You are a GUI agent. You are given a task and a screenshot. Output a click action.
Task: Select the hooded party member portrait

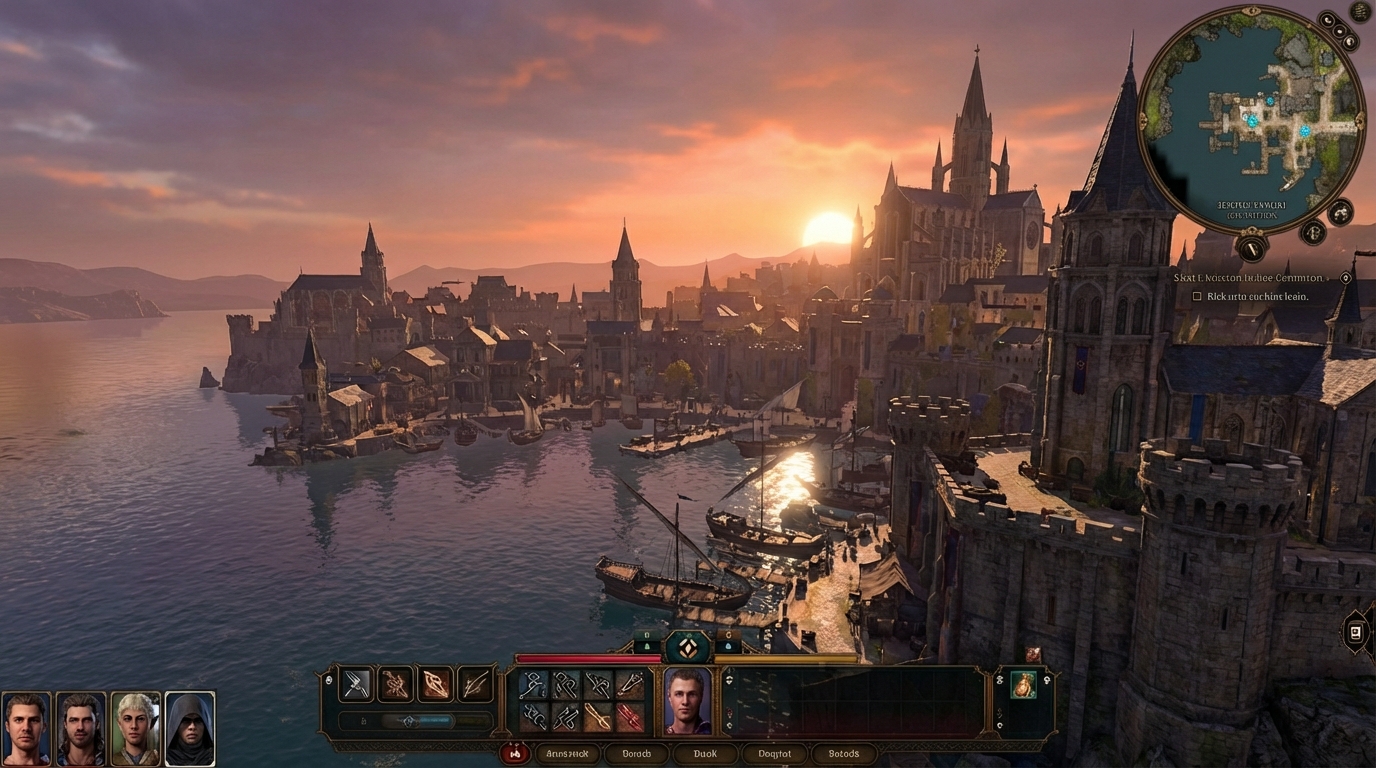[x=190, y=728]
